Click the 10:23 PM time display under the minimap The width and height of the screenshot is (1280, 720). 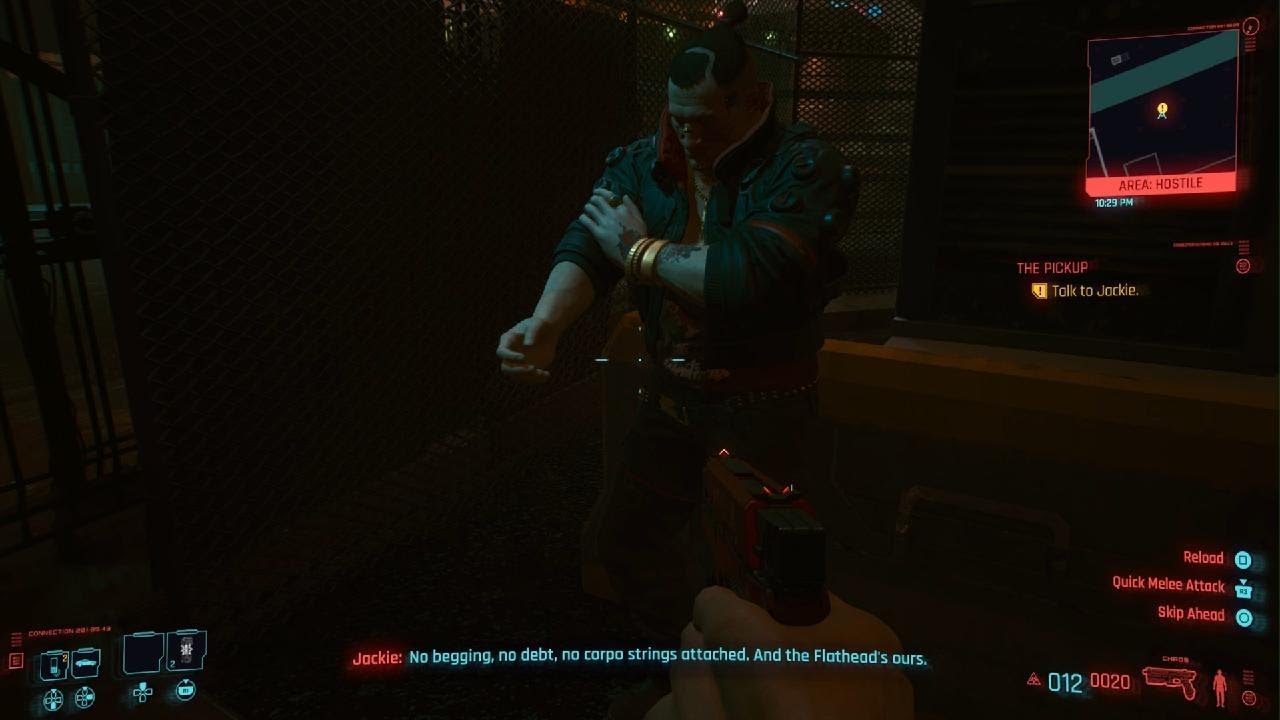pyautogui.click(x=1115, y=200)
